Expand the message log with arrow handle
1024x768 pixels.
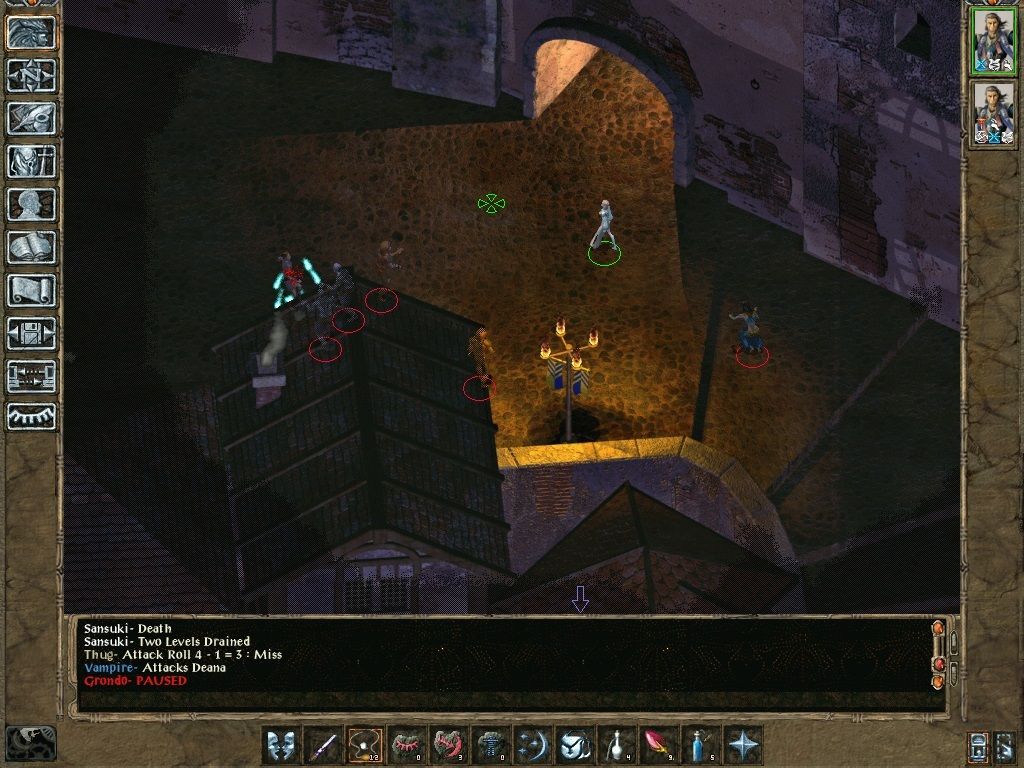(580, 599)
